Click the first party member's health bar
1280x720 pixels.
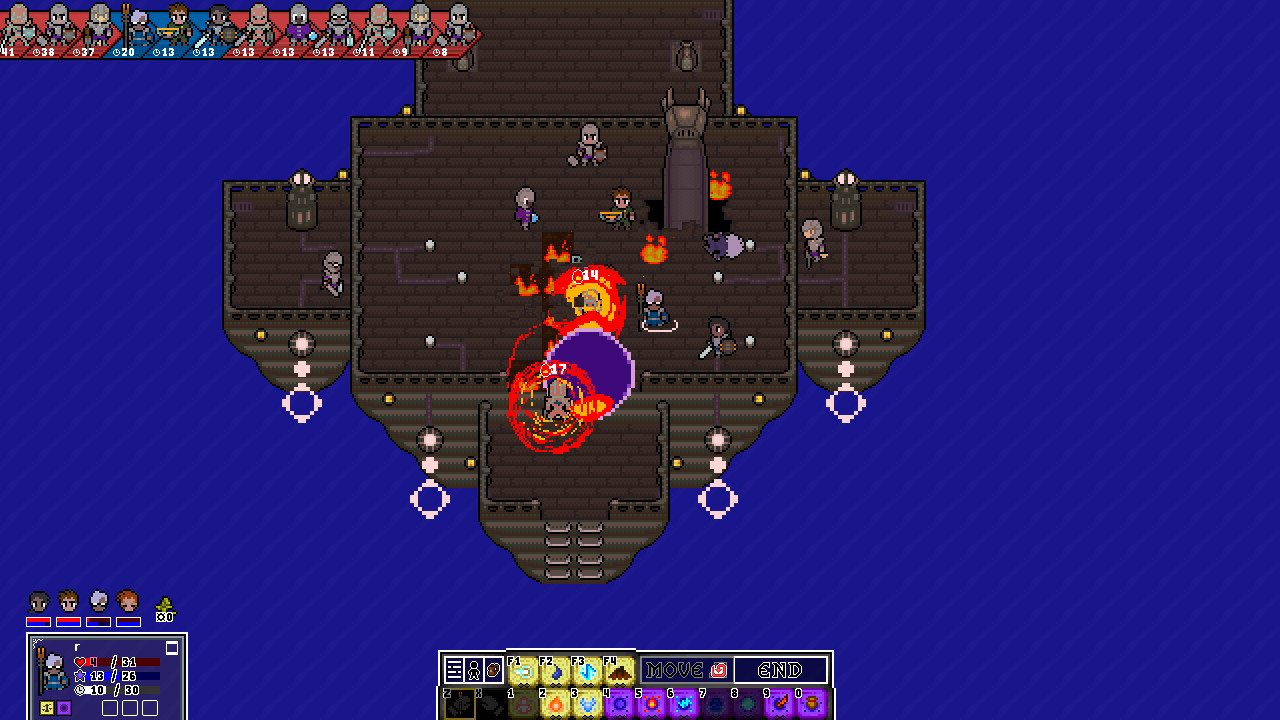[39, 622]
